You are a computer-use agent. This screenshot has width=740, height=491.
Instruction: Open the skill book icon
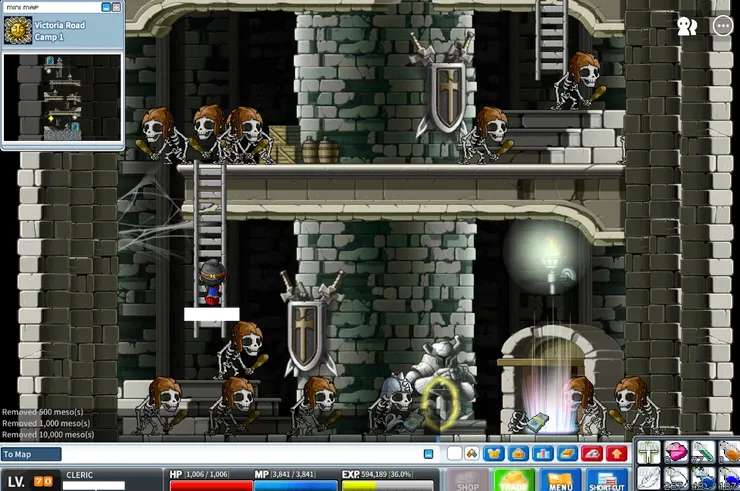coord(568,454)
